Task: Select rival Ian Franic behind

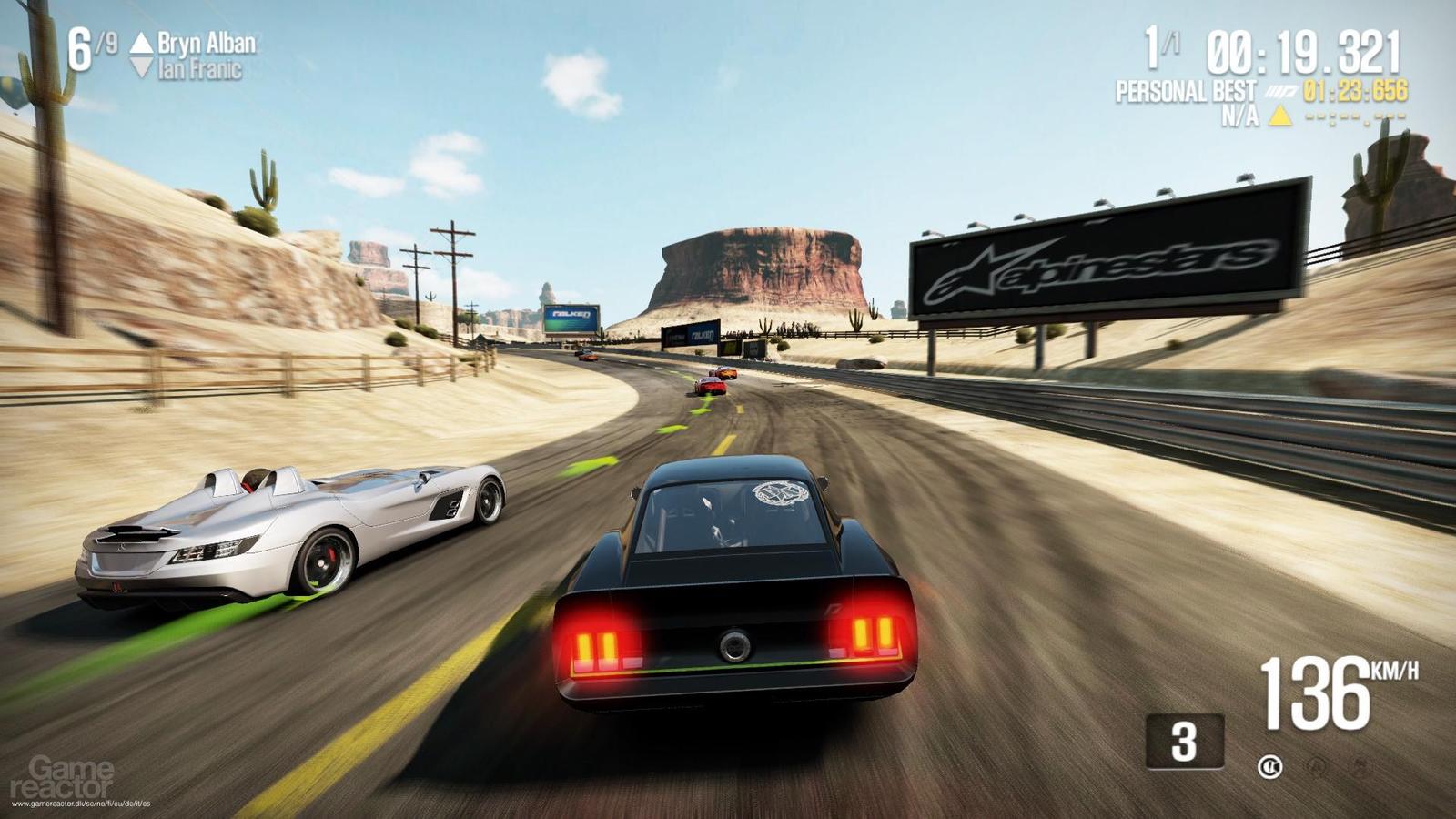Action: (x=199, y=69)
